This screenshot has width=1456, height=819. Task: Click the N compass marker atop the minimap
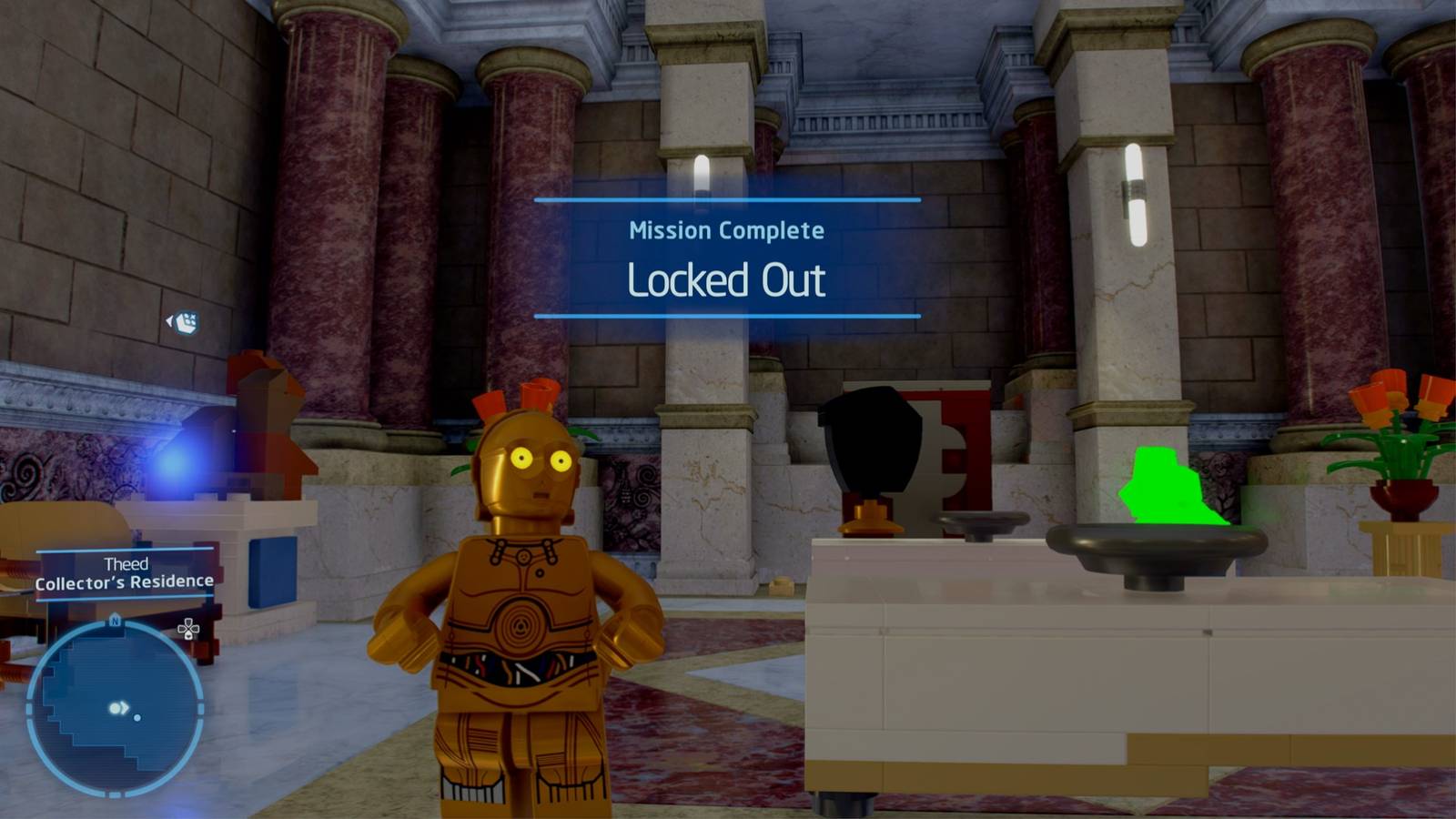114,622
